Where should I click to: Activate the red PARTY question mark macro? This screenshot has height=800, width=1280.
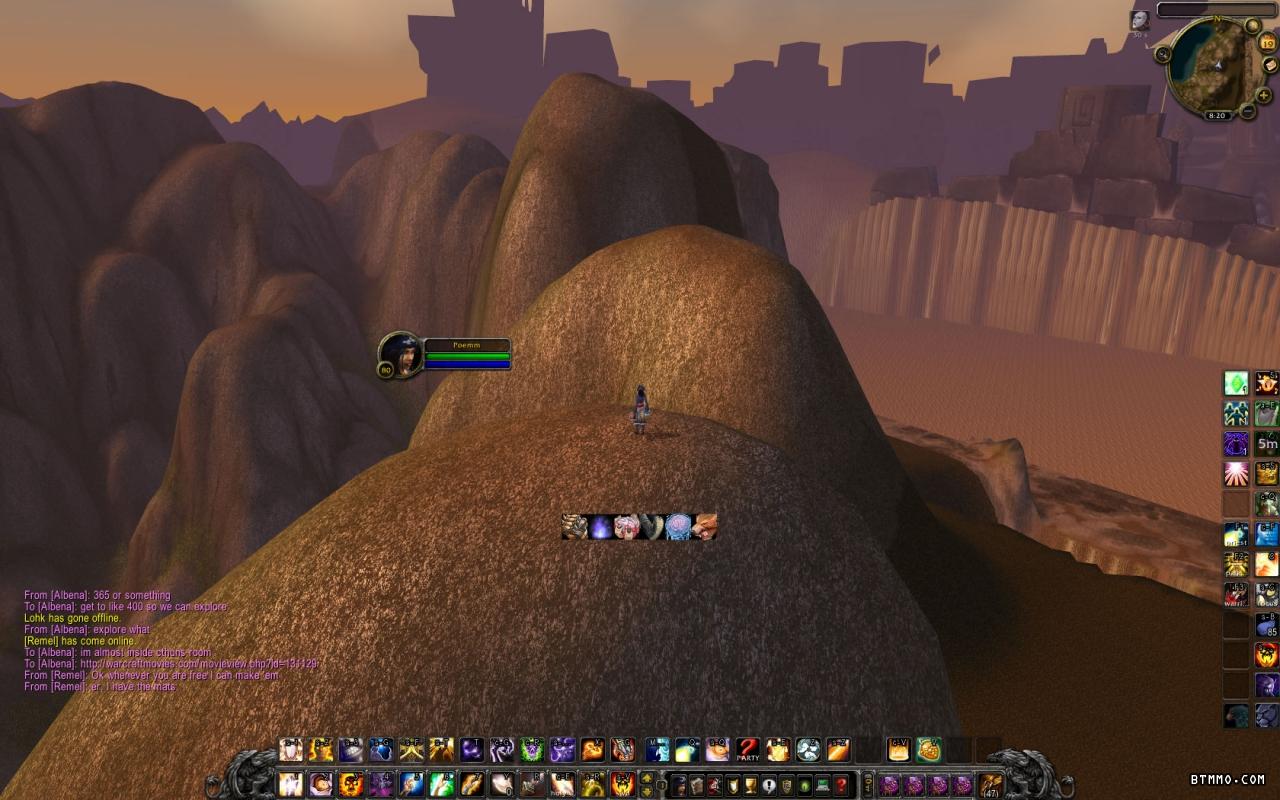[x=747, y=749]
